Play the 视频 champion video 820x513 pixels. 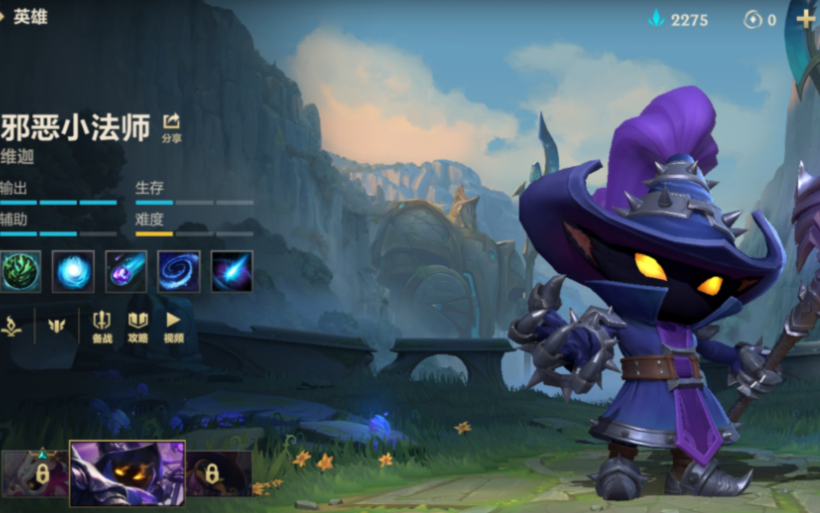tap(173, 327)
